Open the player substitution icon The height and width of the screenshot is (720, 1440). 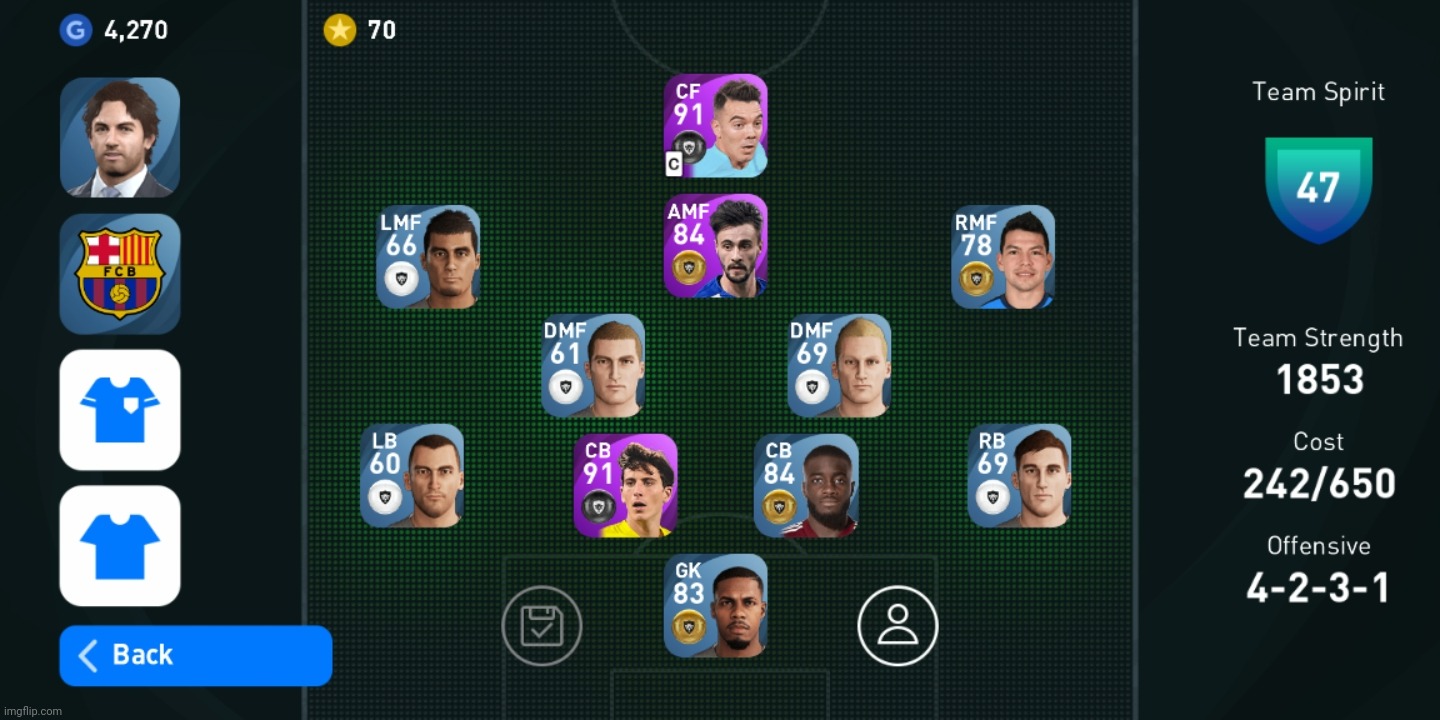[897, 625]
